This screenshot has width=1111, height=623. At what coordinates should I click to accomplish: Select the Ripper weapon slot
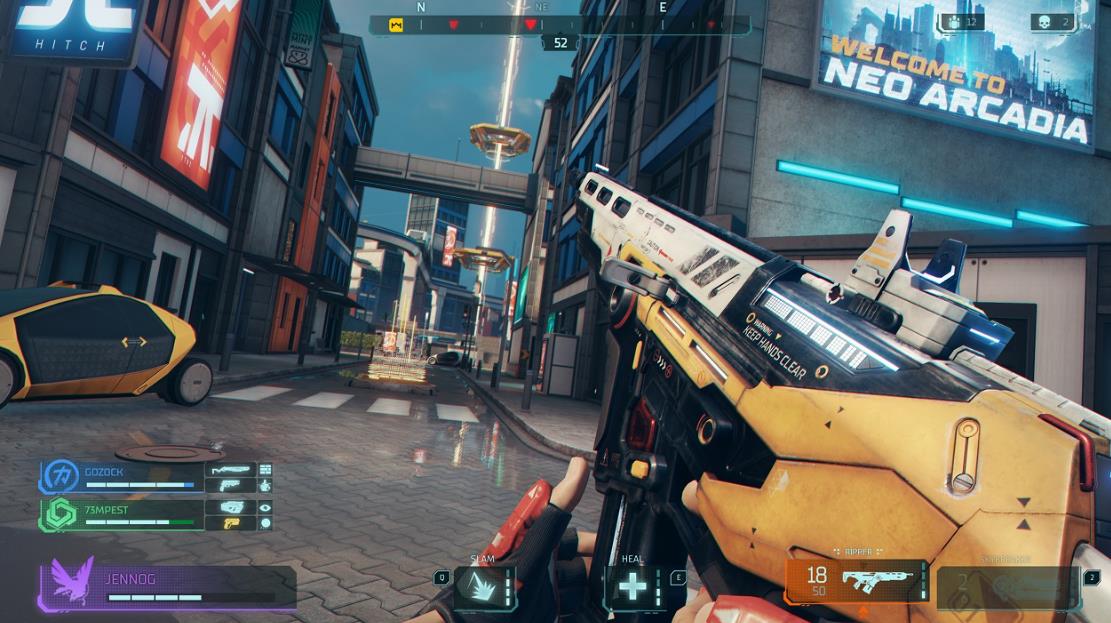pos(856,581)
